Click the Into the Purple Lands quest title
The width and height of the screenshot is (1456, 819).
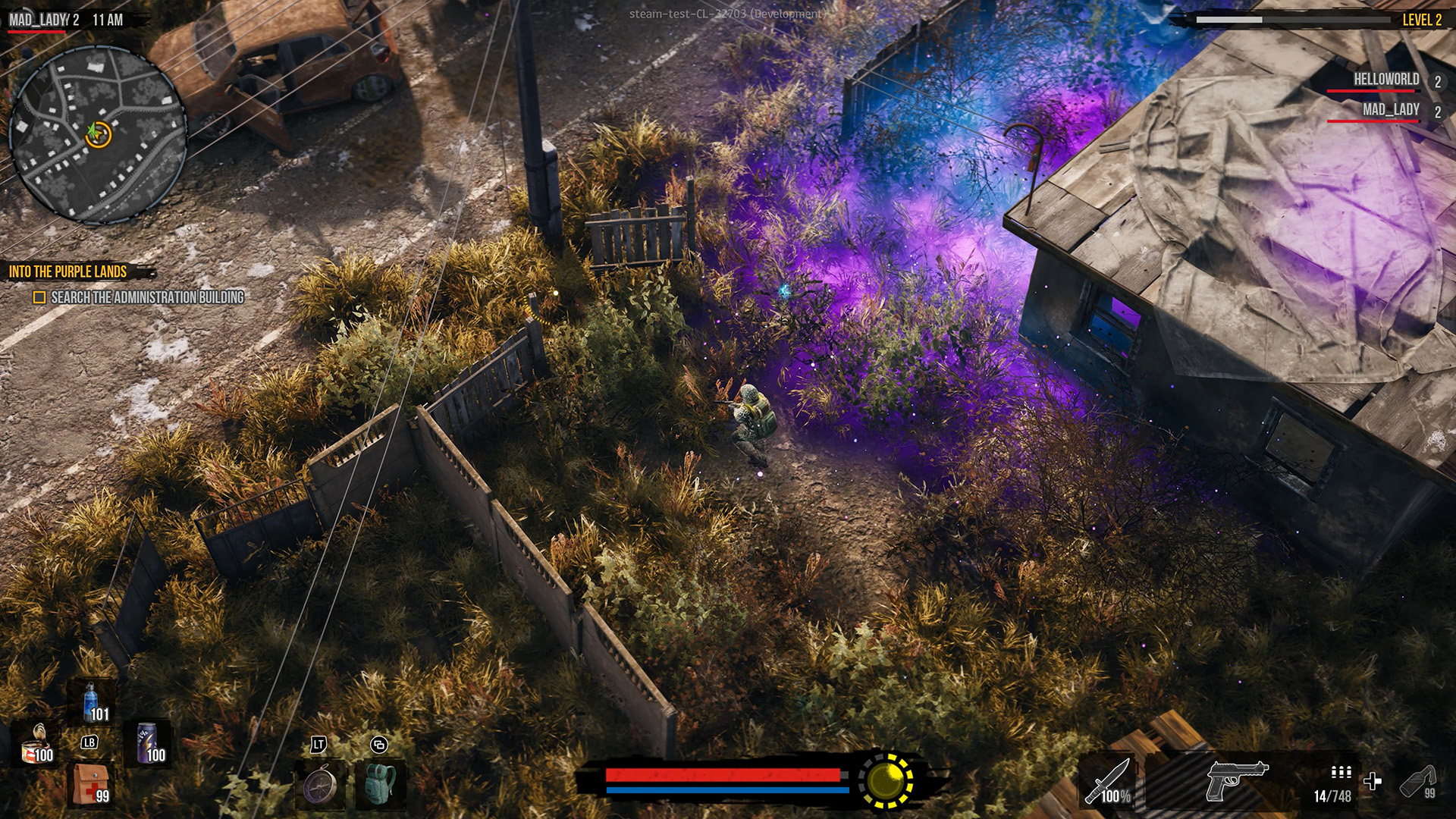[x=68, y=271]
